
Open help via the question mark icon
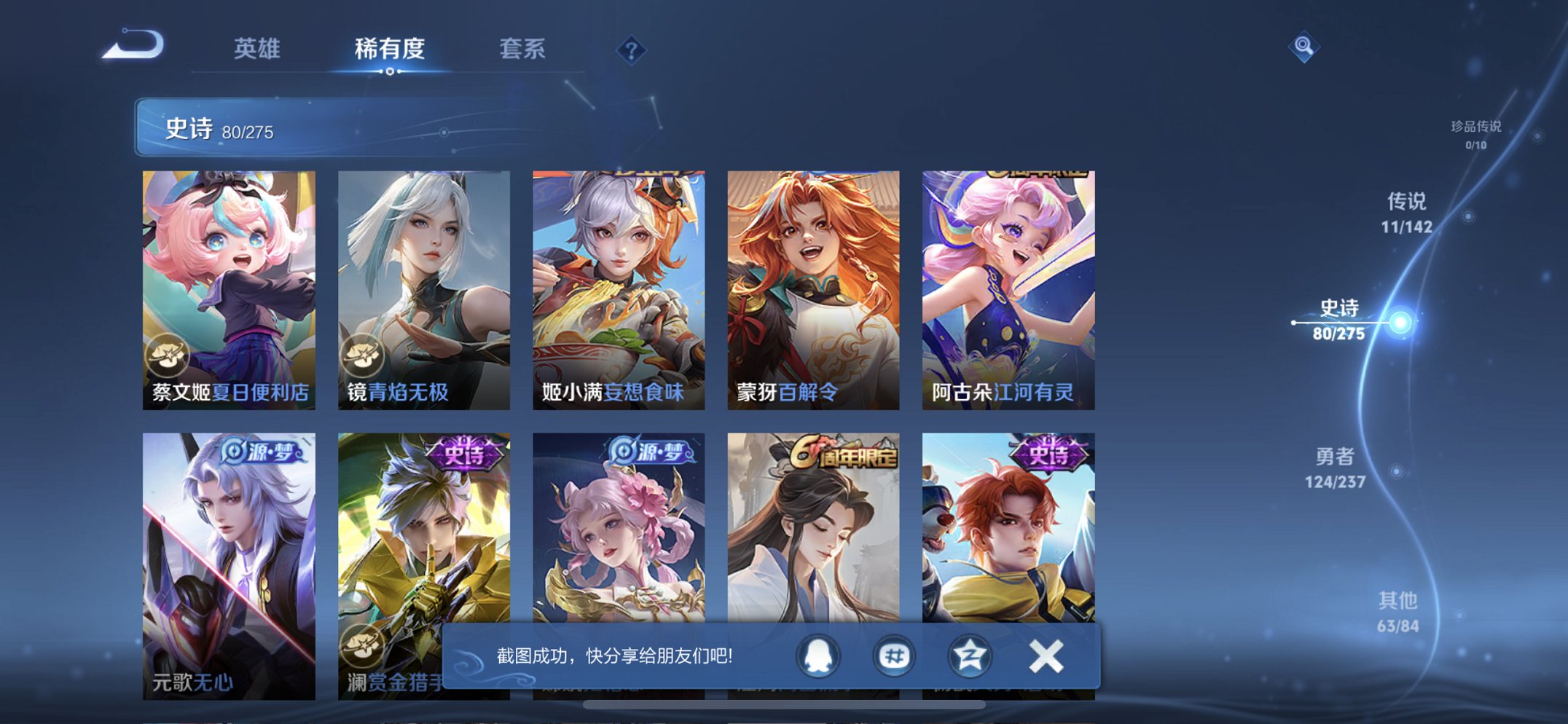pyautogui.click(x=632, y=50)
